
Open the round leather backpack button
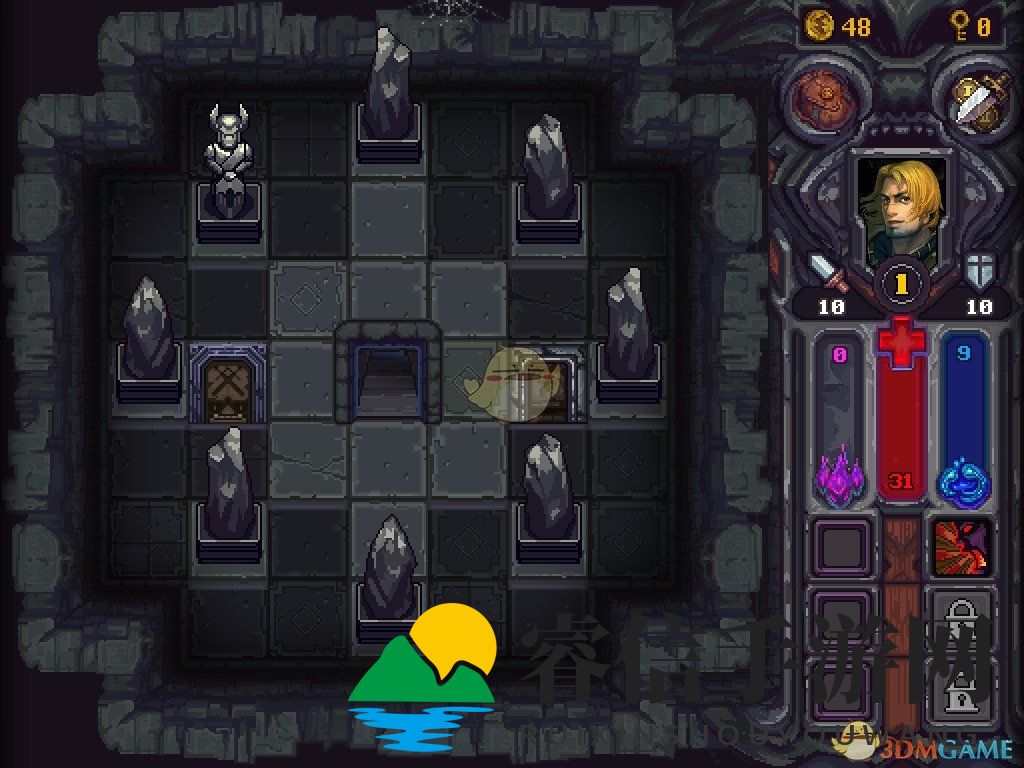pyautogui.click(x=818, y=99)
